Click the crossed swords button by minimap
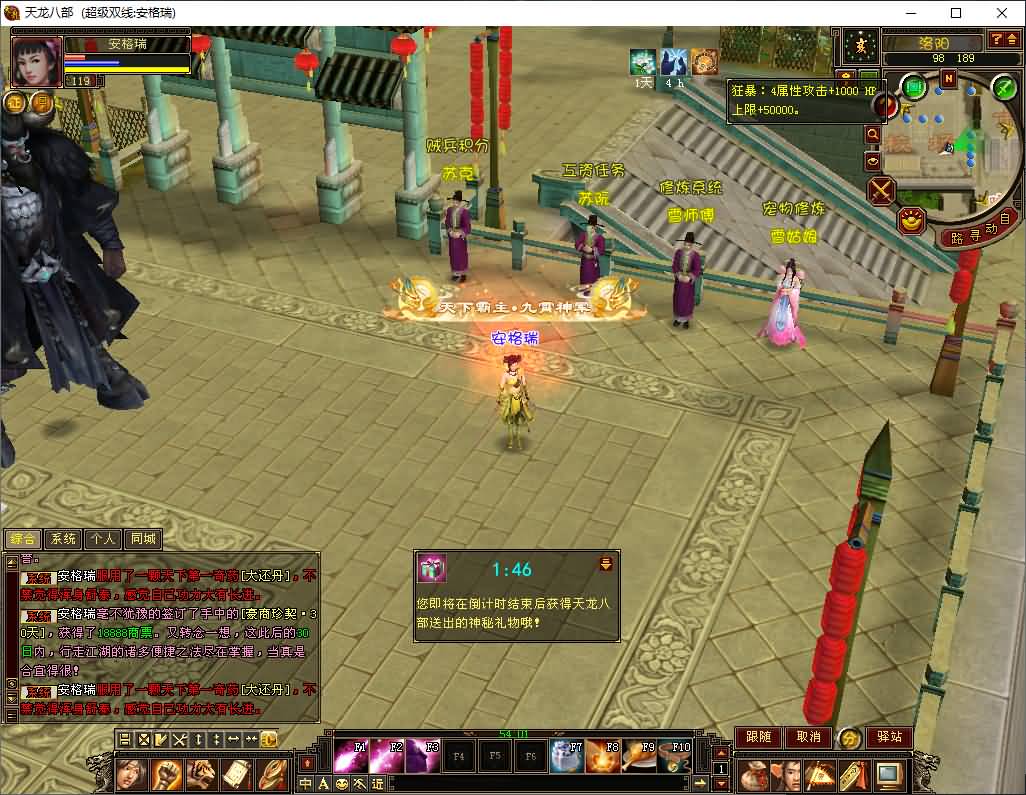The height and width of the screenshot is (795, 1026). point(881,190)
